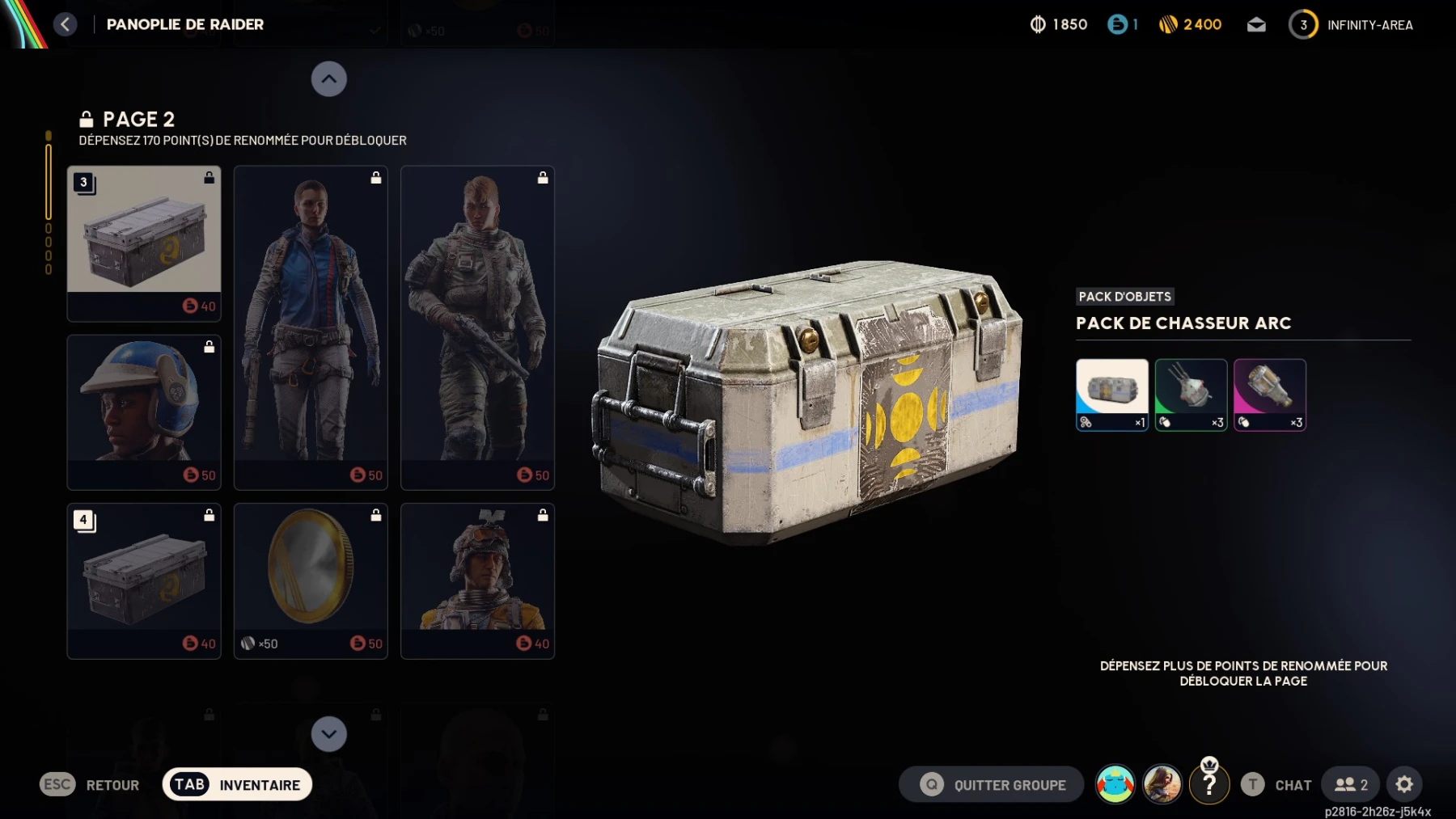The image size is (1456, 819).
Task: Open the settings gear
Action: (x=1404, y=784)
